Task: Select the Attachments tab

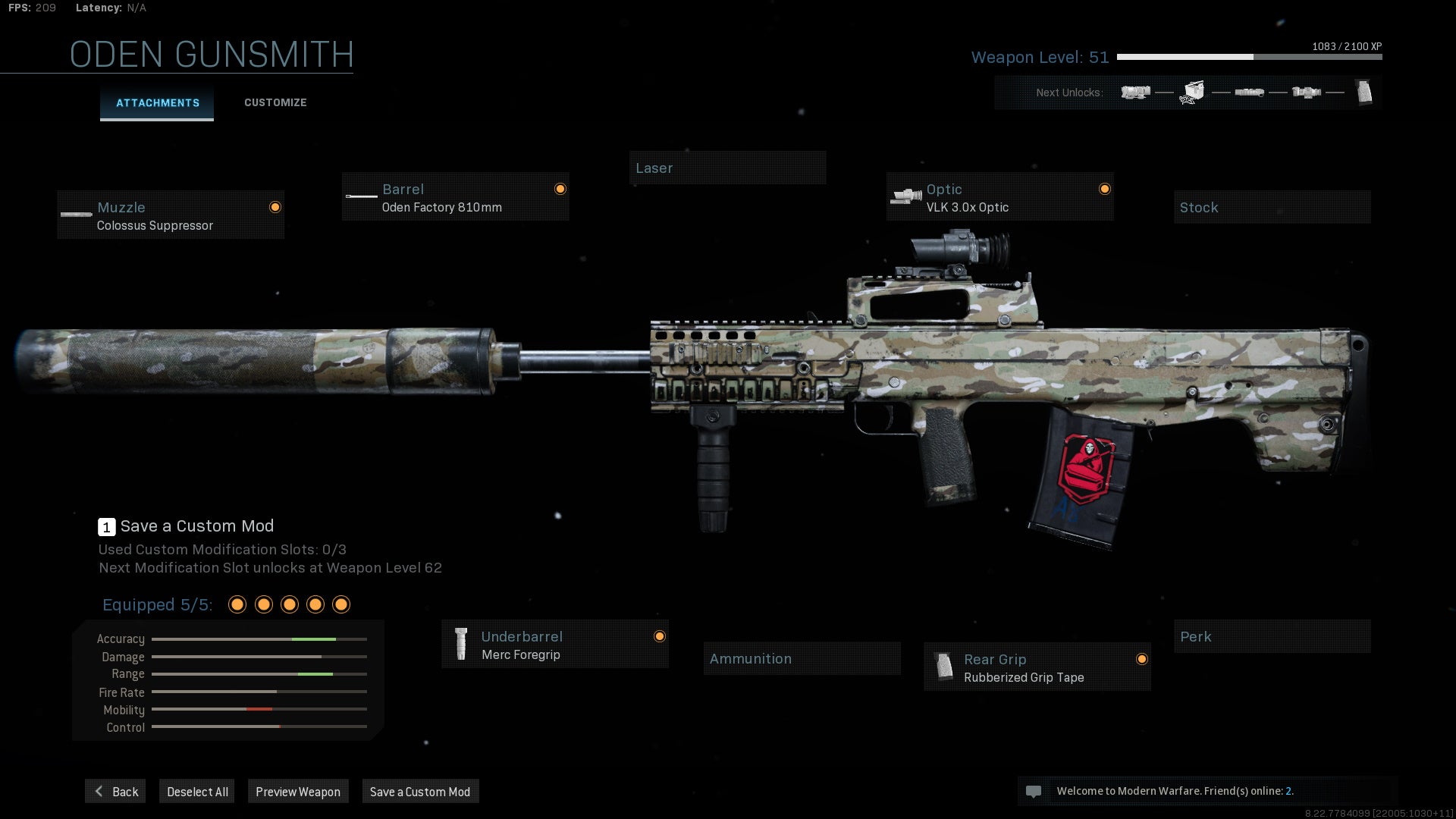Action: [x=157, y=102]
